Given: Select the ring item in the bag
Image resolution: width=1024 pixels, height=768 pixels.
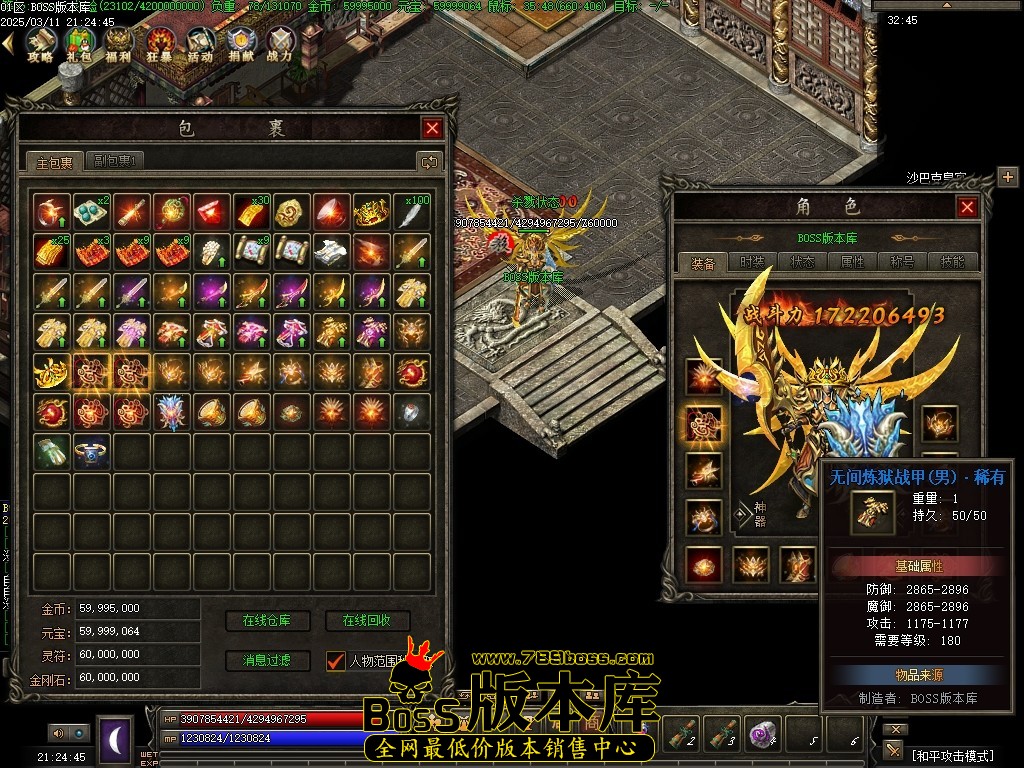Looking at the screenshot, I should (92, 451).
